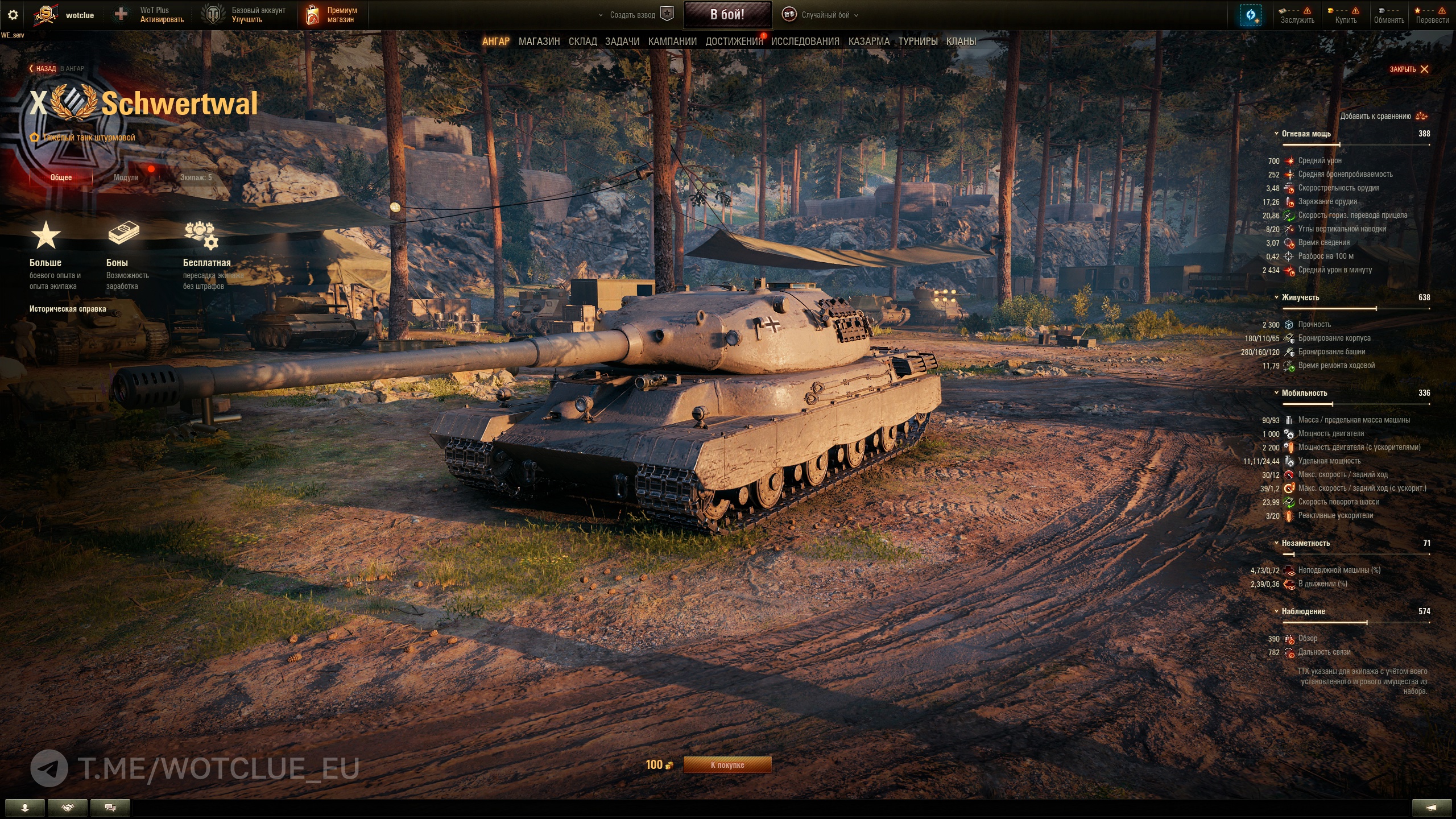Start battle with the "В бой!" button
This screenshot has width=1456, height=819.
(727, 15)
